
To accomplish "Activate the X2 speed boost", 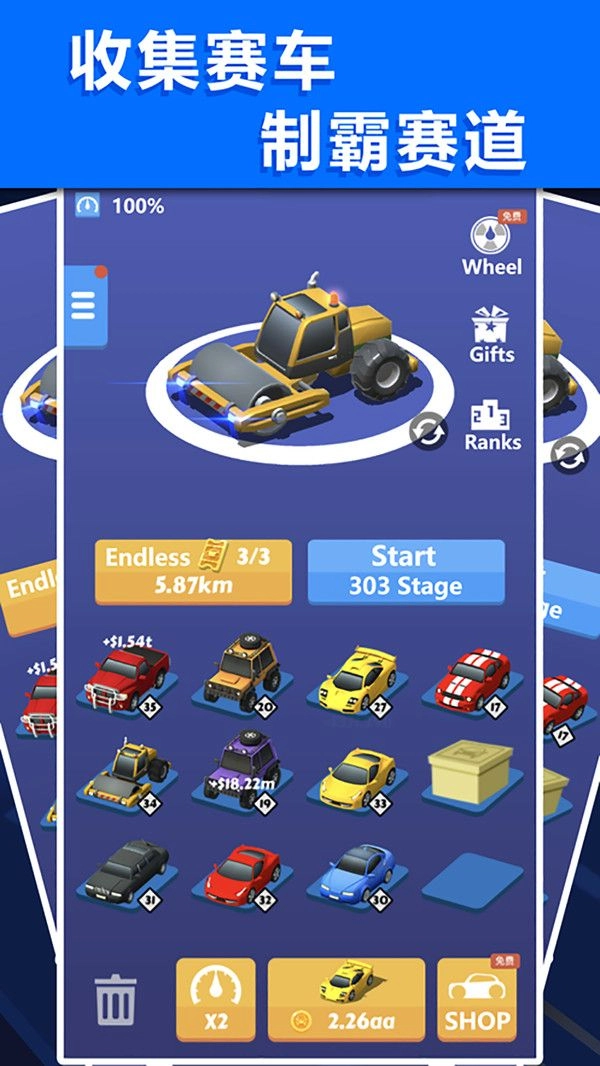I will pos(216,1000).
